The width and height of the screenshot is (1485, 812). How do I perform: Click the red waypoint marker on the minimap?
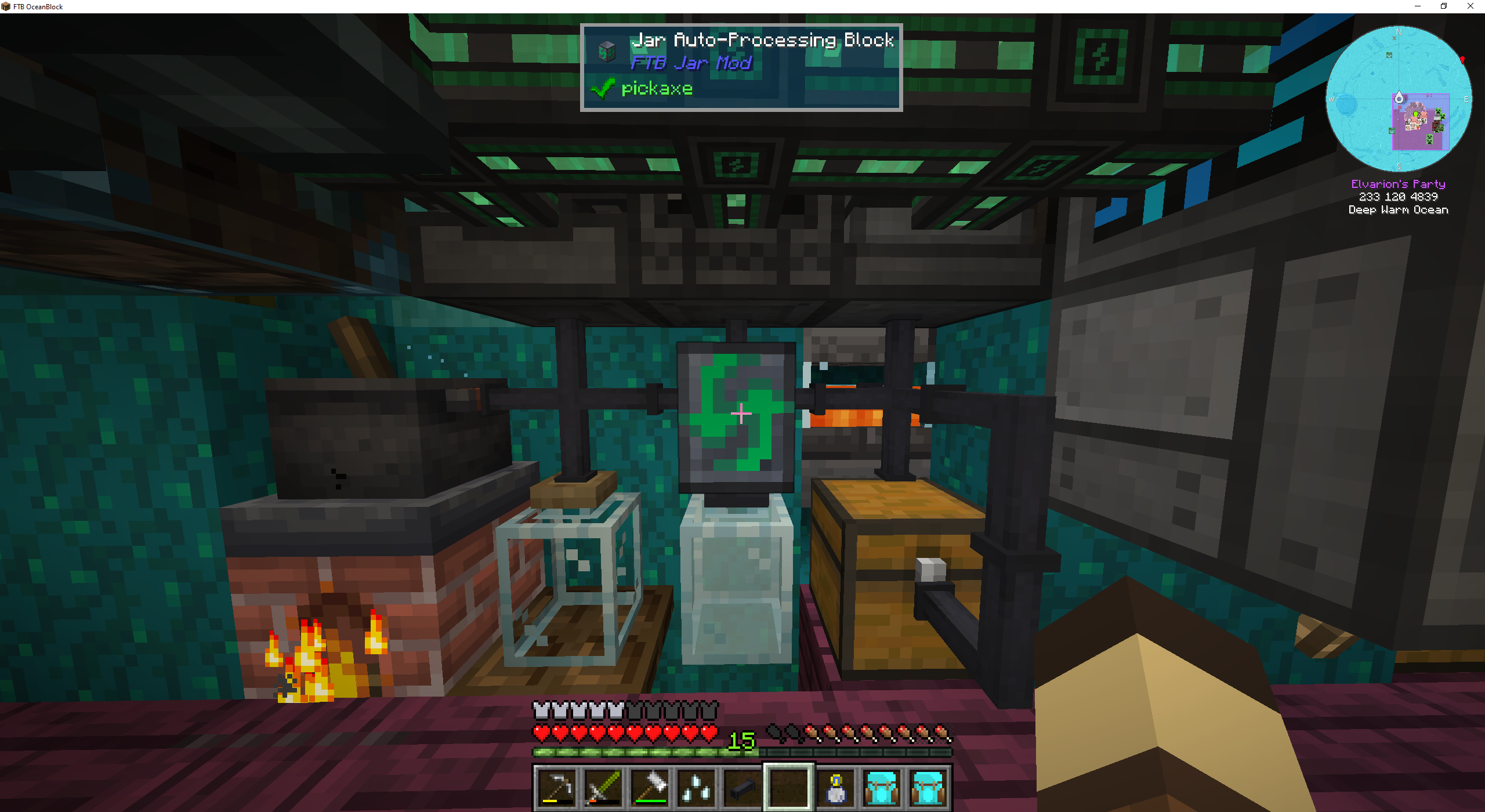pyautogui.click(x=1462, y=60)
